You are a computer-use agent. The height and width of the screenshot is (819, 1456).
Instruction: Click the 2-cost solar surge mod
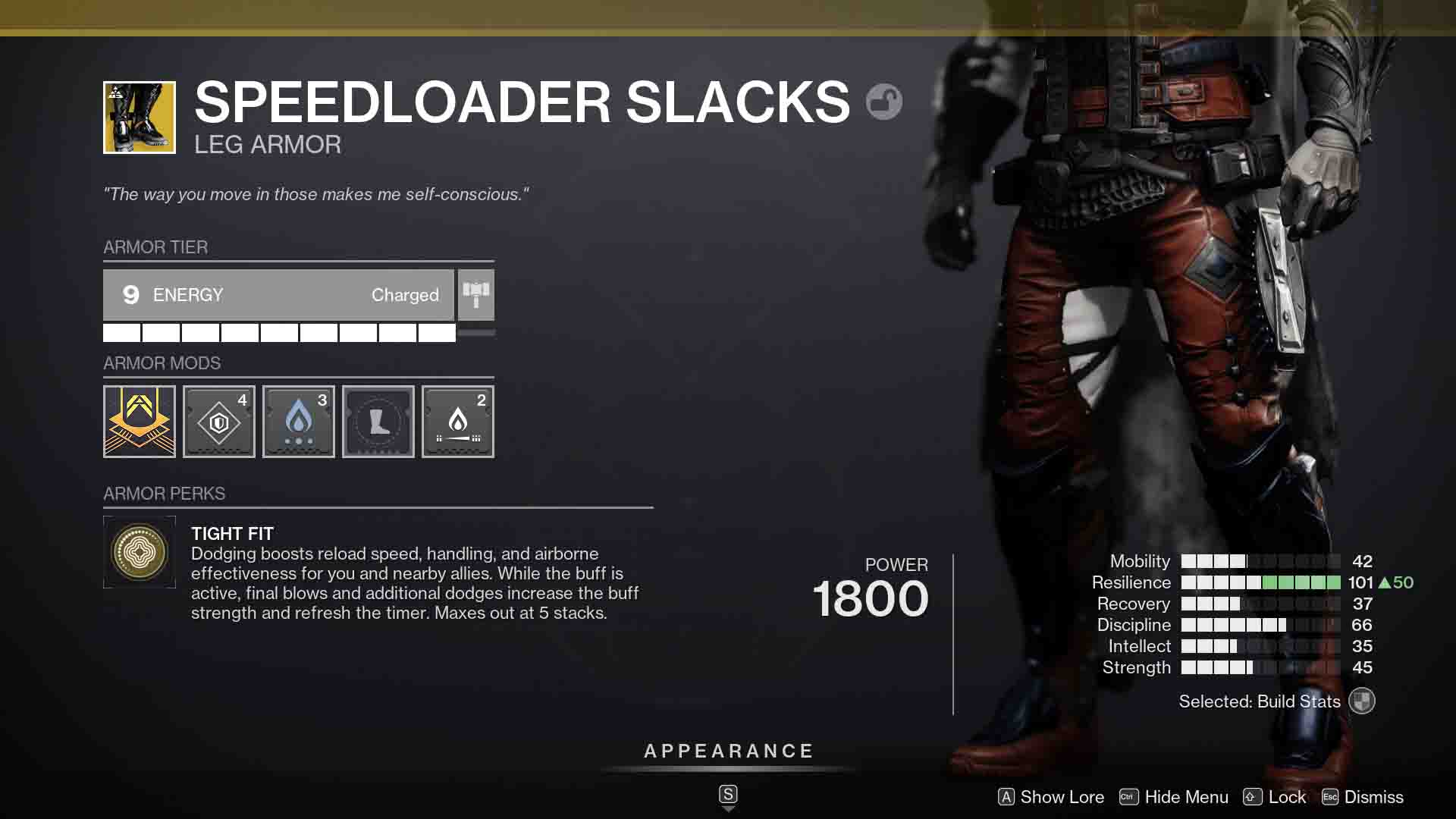(457, 422)
